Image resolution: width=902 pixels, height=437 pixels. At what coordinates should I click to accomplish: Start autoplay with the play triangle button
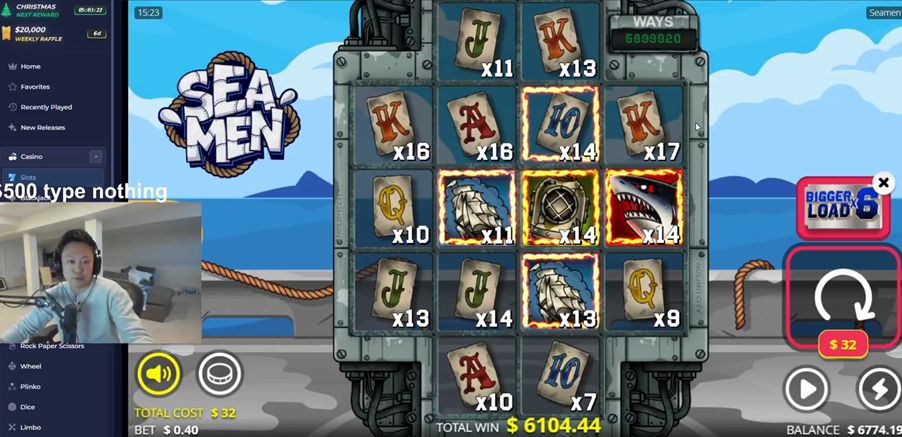(x=806, y=389)
